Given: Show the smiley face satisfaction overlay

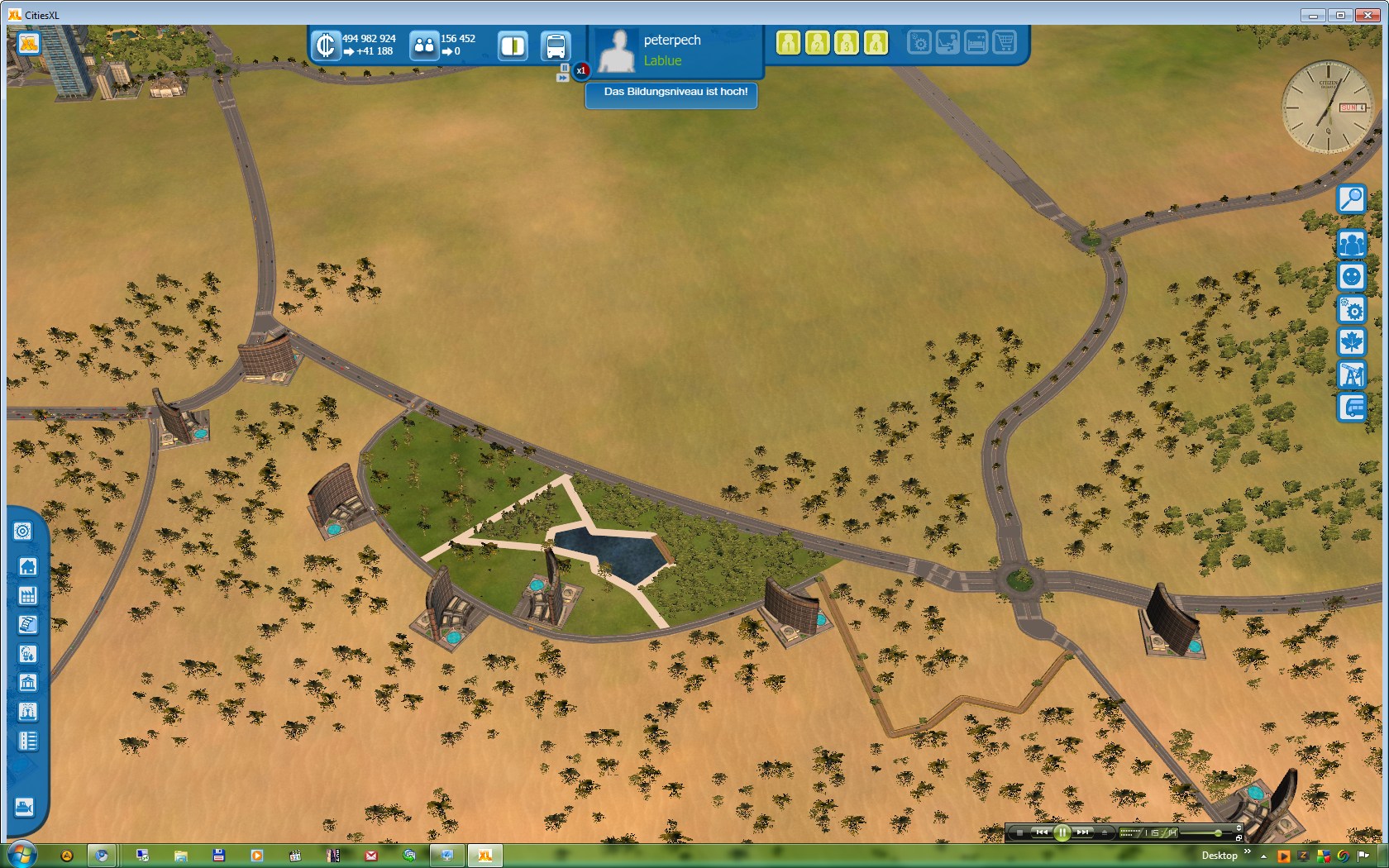Looking at the screenshot, I should [x=1351, y=276].
